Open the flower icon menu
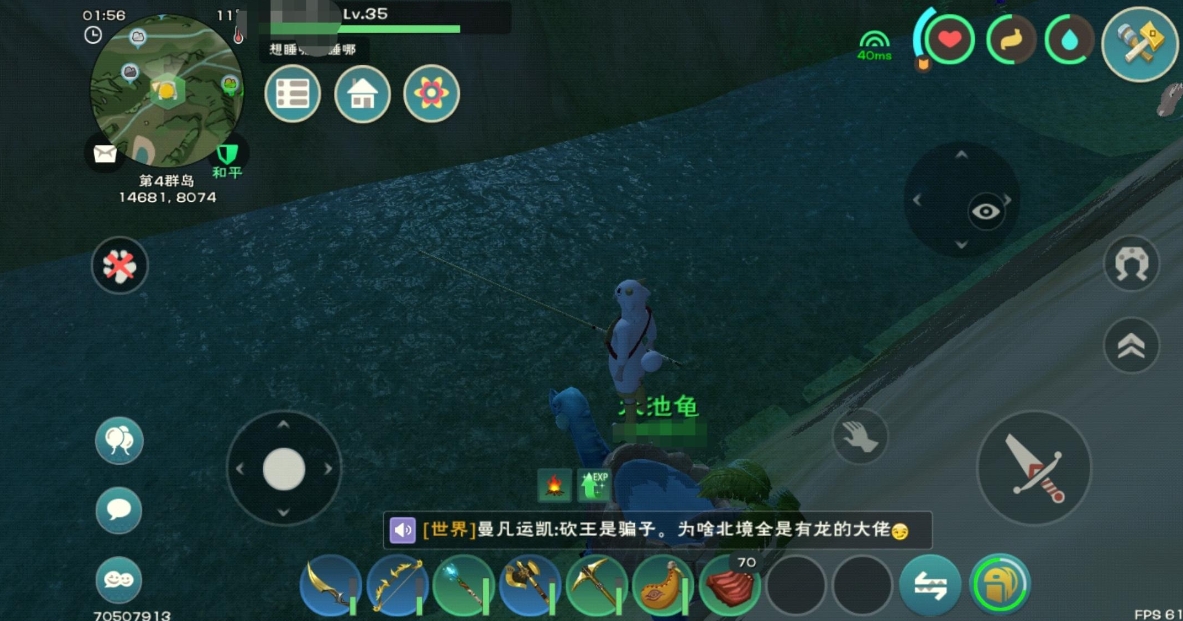 tap(431, 94)
